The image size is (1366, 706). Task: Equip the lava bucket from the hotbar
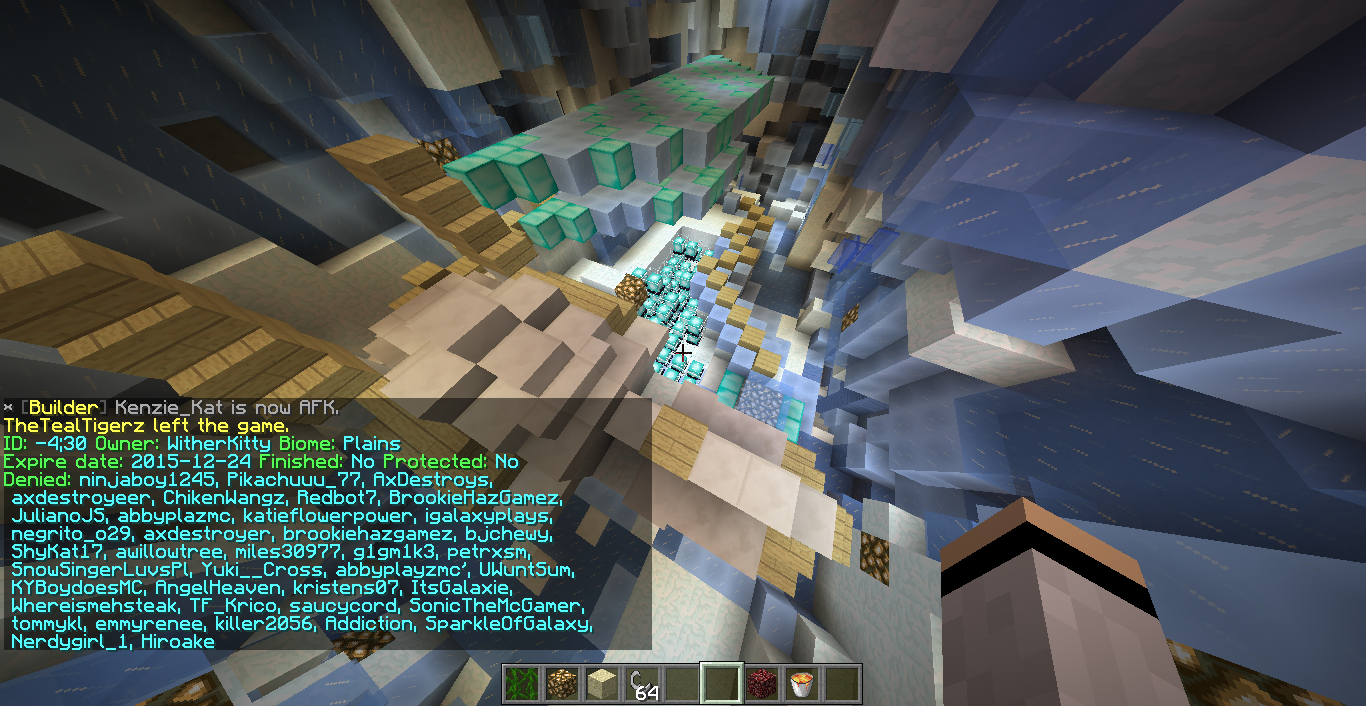pyautogui.click(x=801, y=684)
